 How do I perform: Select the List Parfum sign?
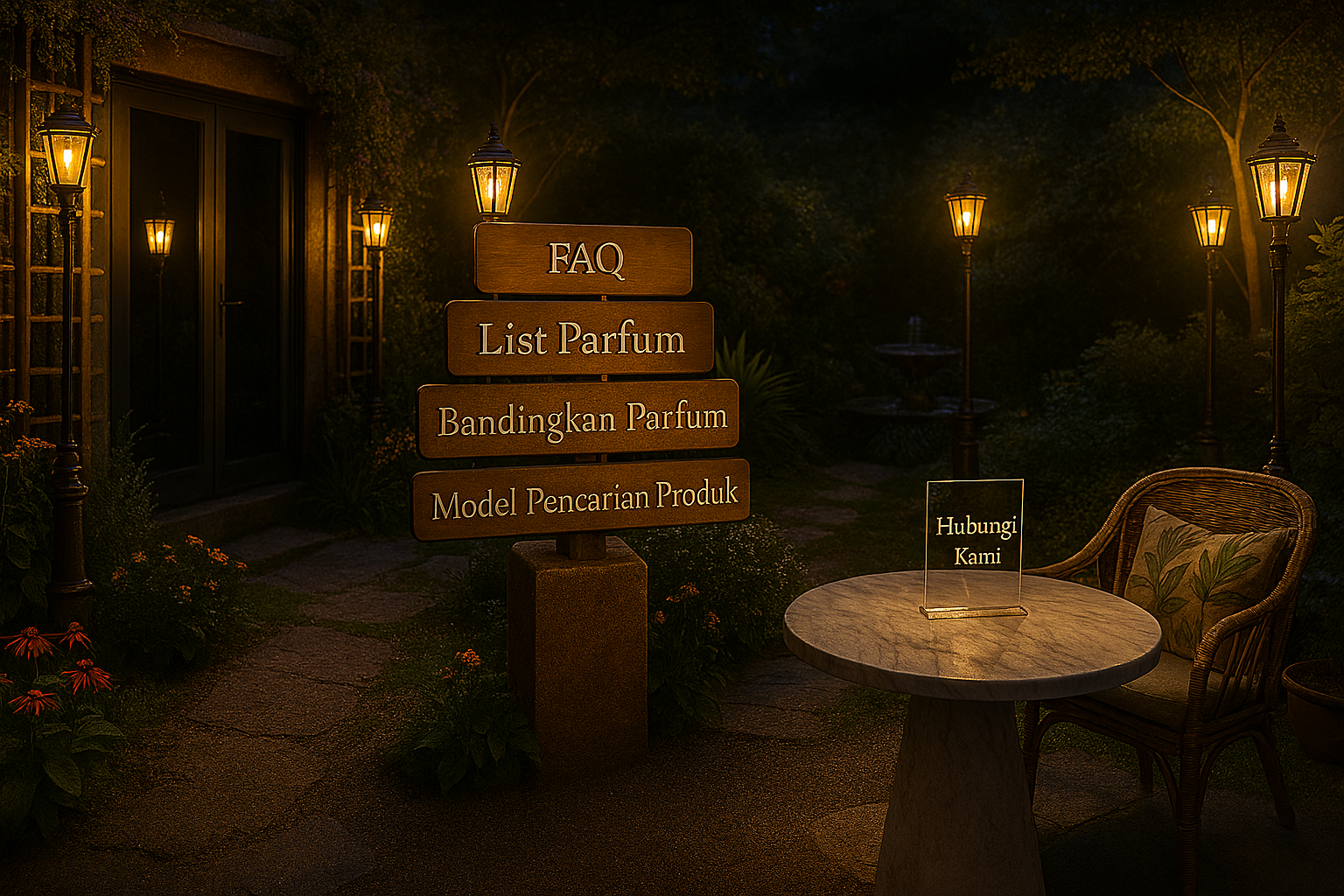pos(580,339)
